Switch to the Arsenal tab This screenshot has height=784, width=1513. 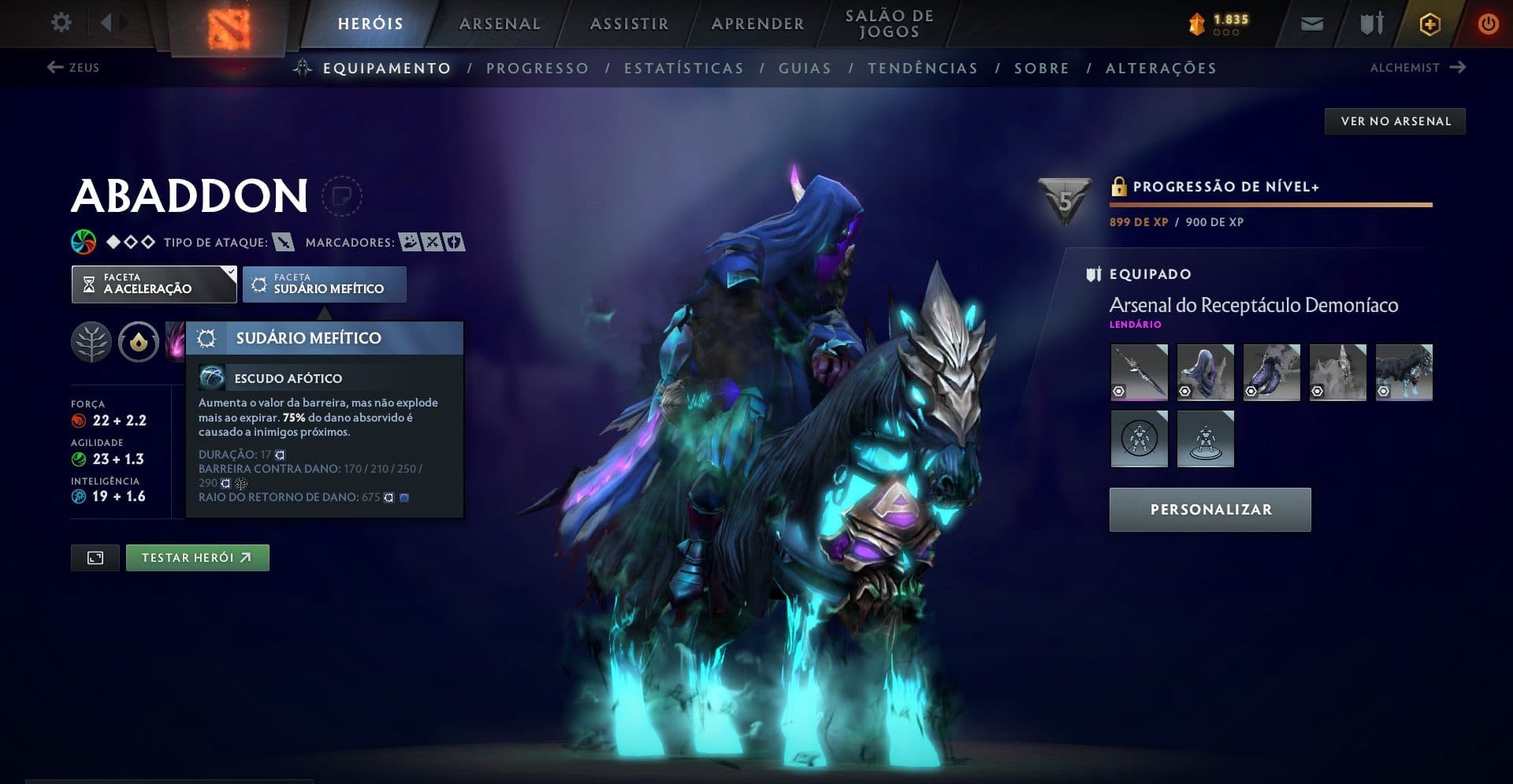pyautogui.click(x=500, y=24)
